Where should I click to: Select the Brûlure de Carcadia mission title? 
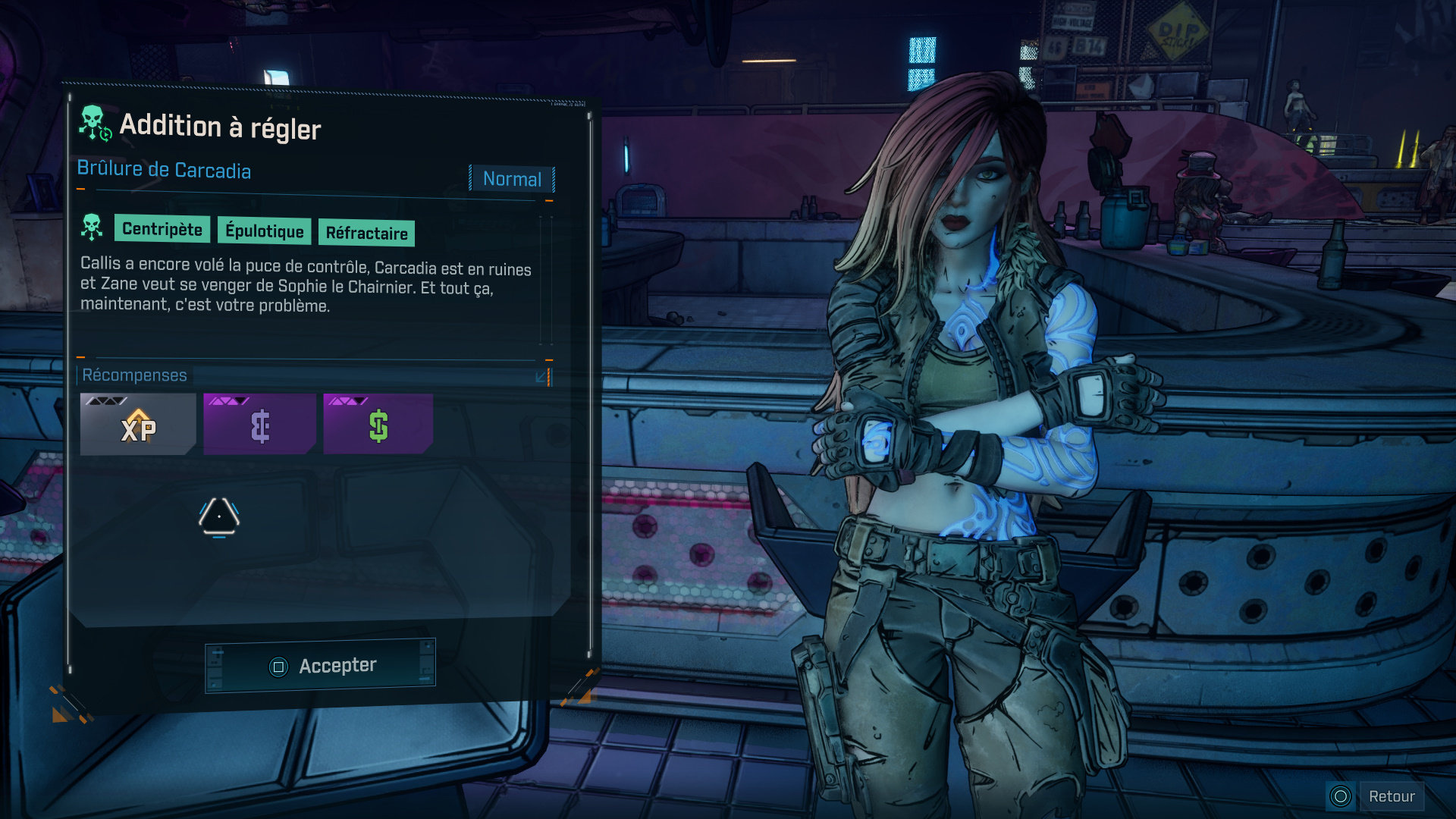pos(165,171)
